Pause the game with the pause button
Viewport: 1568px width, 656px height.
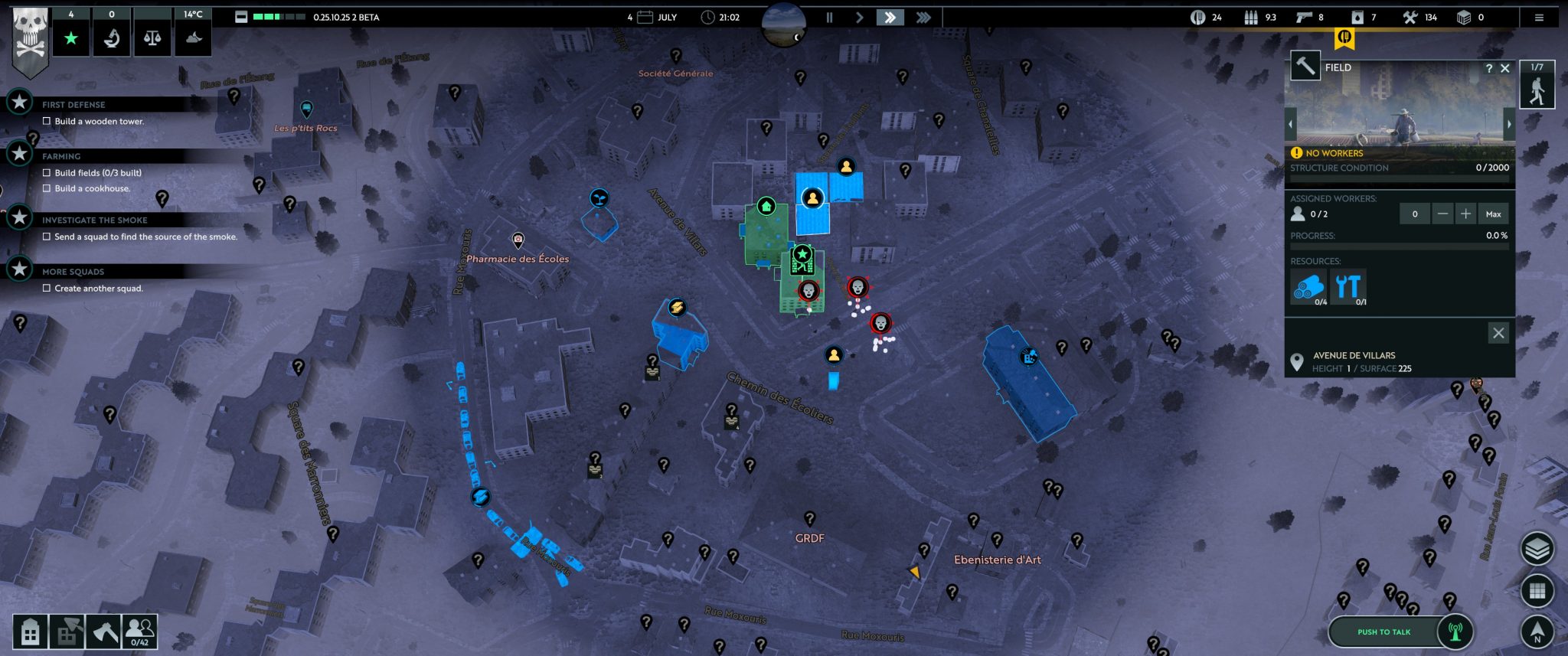[829, 17]
